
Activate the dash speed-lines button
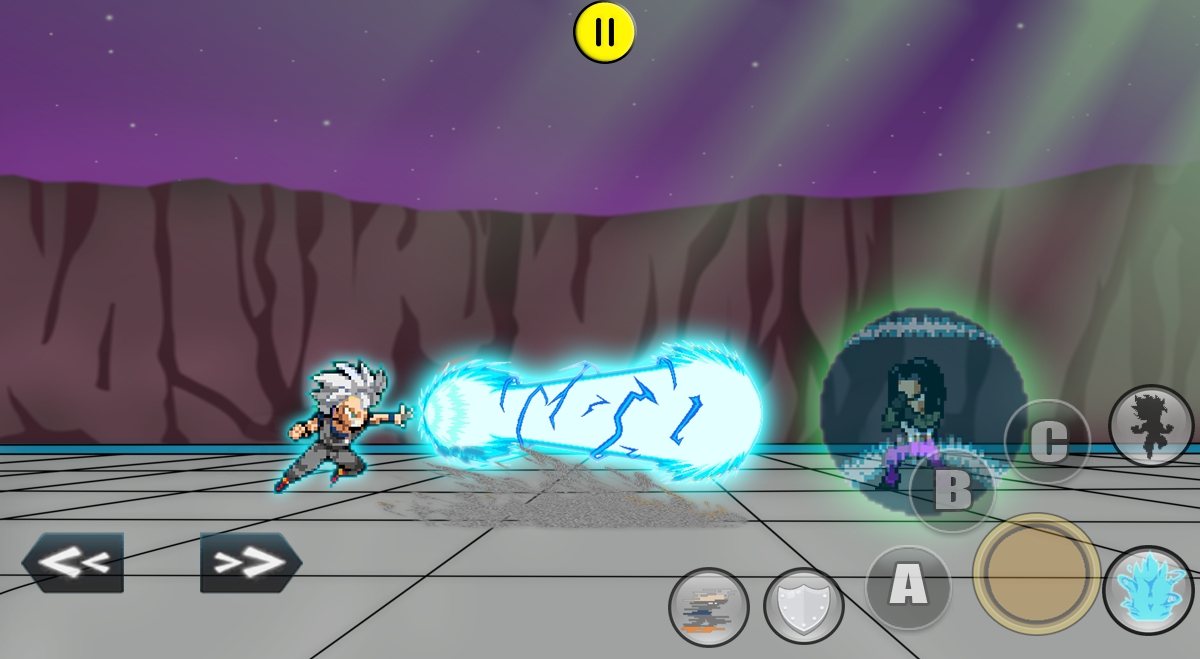click(709, 605)
